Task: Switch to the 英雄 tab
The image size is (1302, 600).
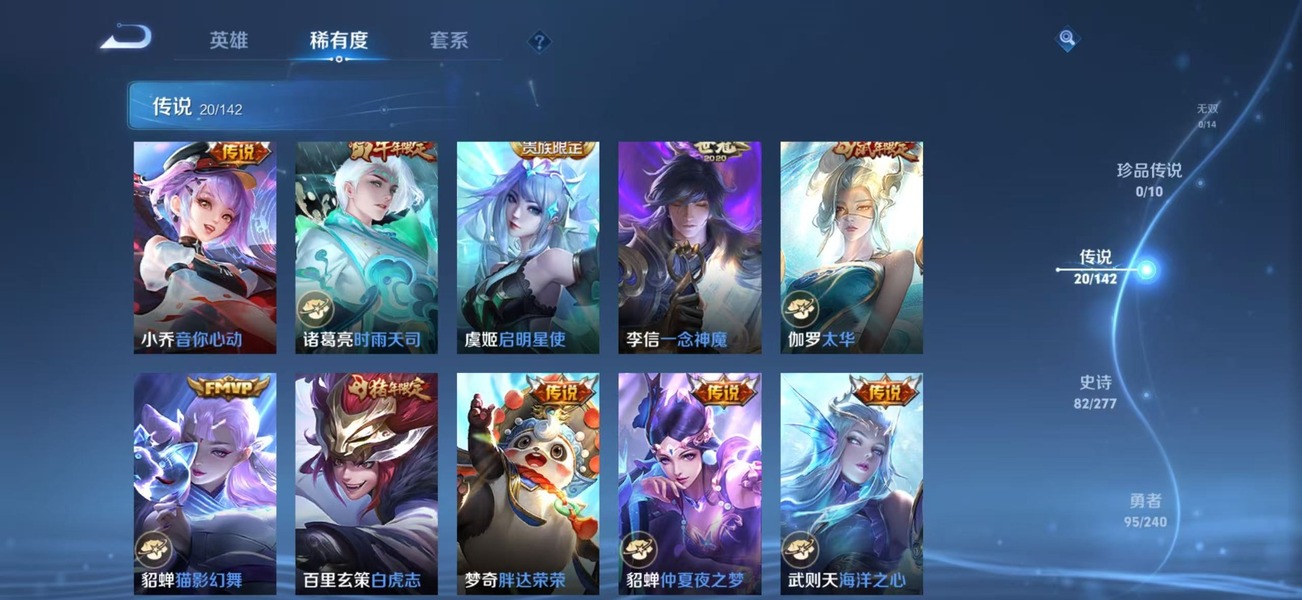Action: 228,41
